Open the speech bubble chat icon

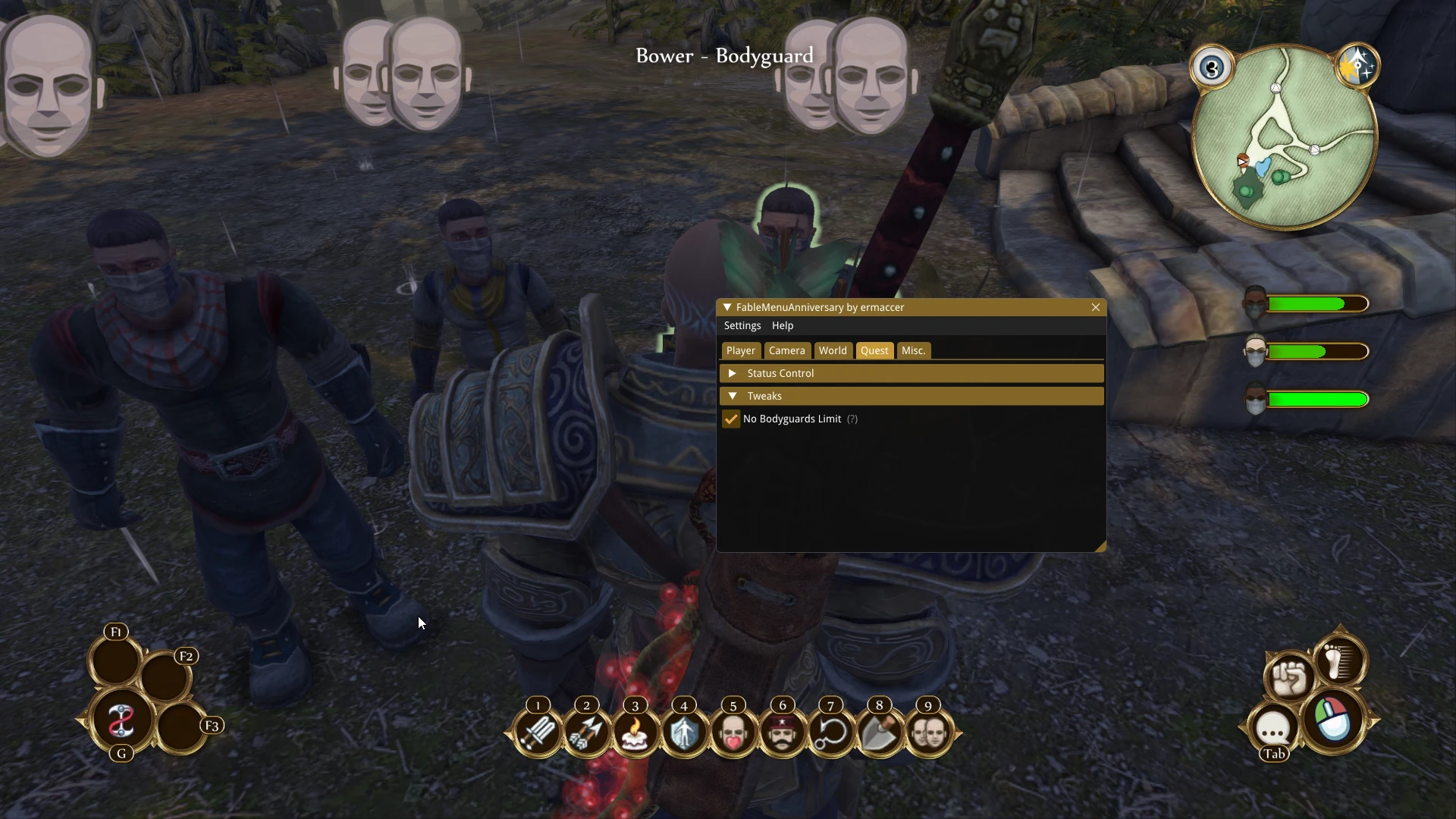click(1273, 729)
